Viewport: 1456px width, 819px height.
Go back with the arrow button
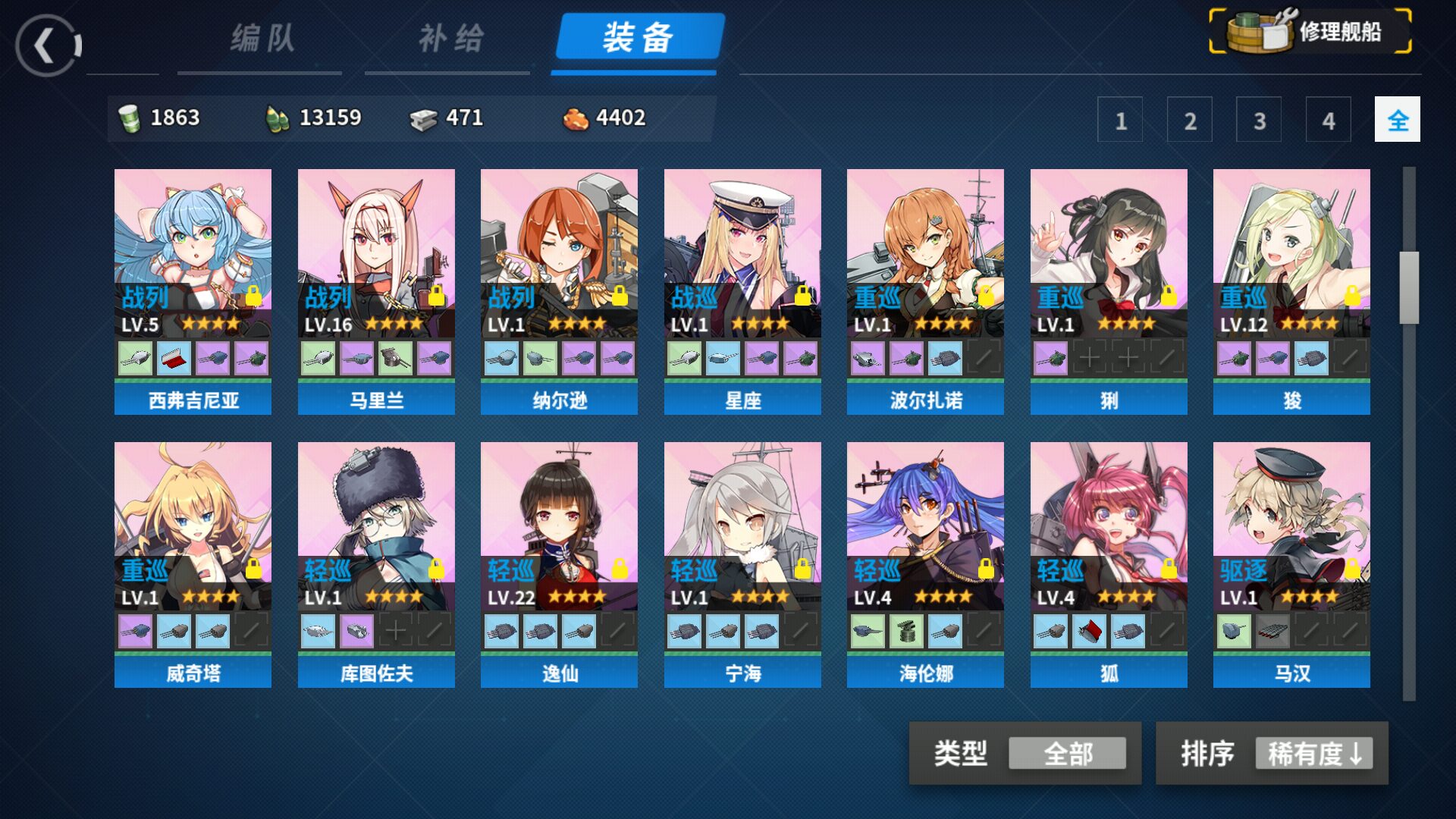(48, 45)
